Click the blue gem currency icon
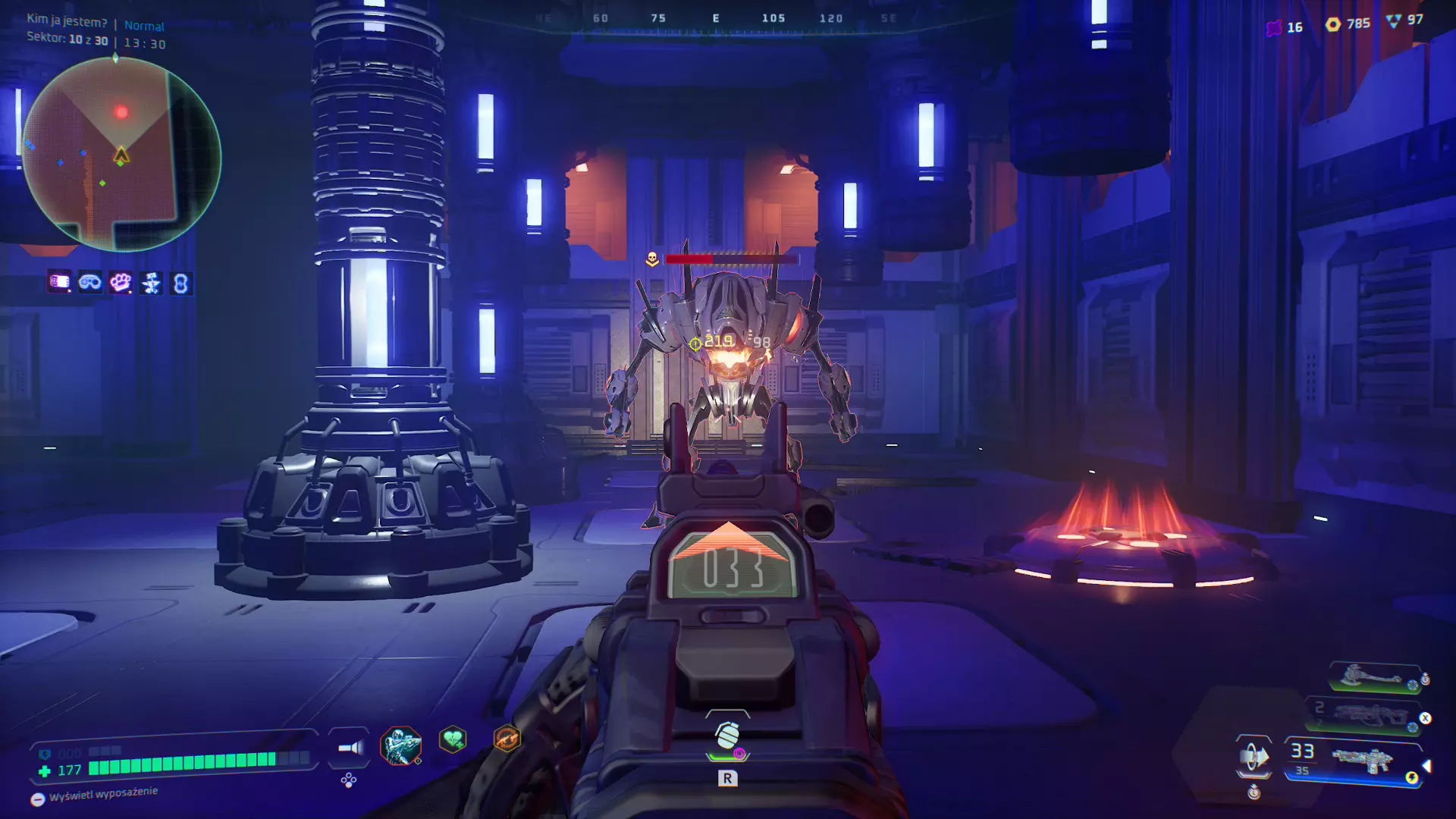This screenshot has height=819, width=1456. pyautogui.click(x=1393, y=20)
